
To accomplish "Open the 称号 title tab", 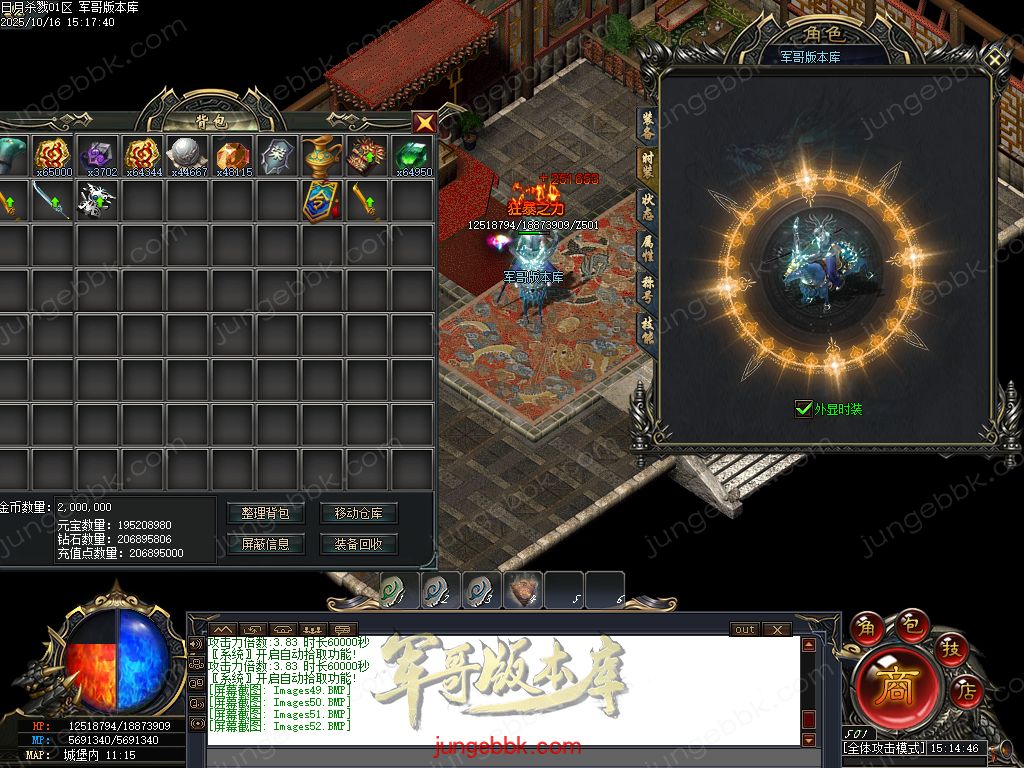I will pyautogui.click(x=647, y=288).
